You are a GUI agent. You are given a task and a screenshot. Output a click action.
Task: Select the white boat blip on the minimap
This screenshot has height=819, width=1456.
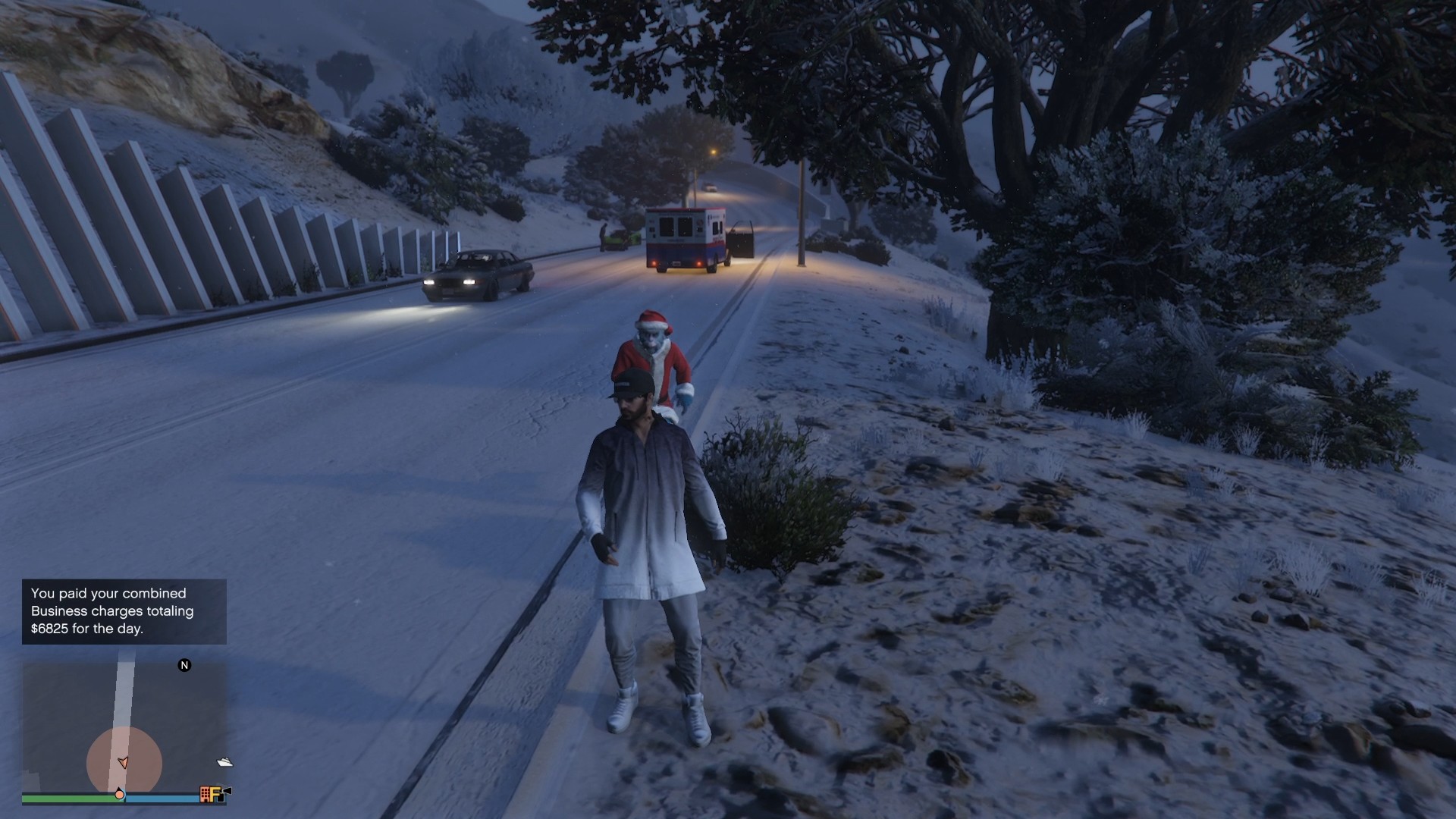pyautogui.click(x=225, y=762)
